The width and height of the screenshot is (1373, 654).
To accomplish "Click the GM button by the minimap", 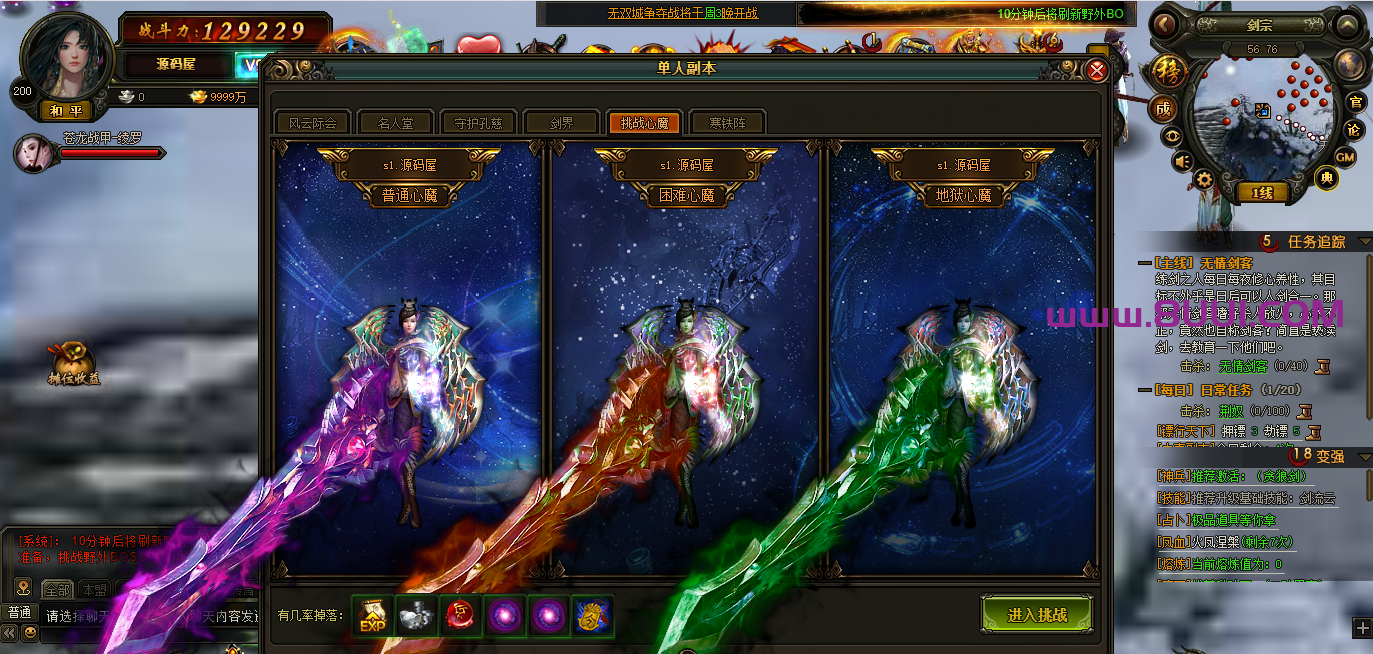I will [1346, 156].
